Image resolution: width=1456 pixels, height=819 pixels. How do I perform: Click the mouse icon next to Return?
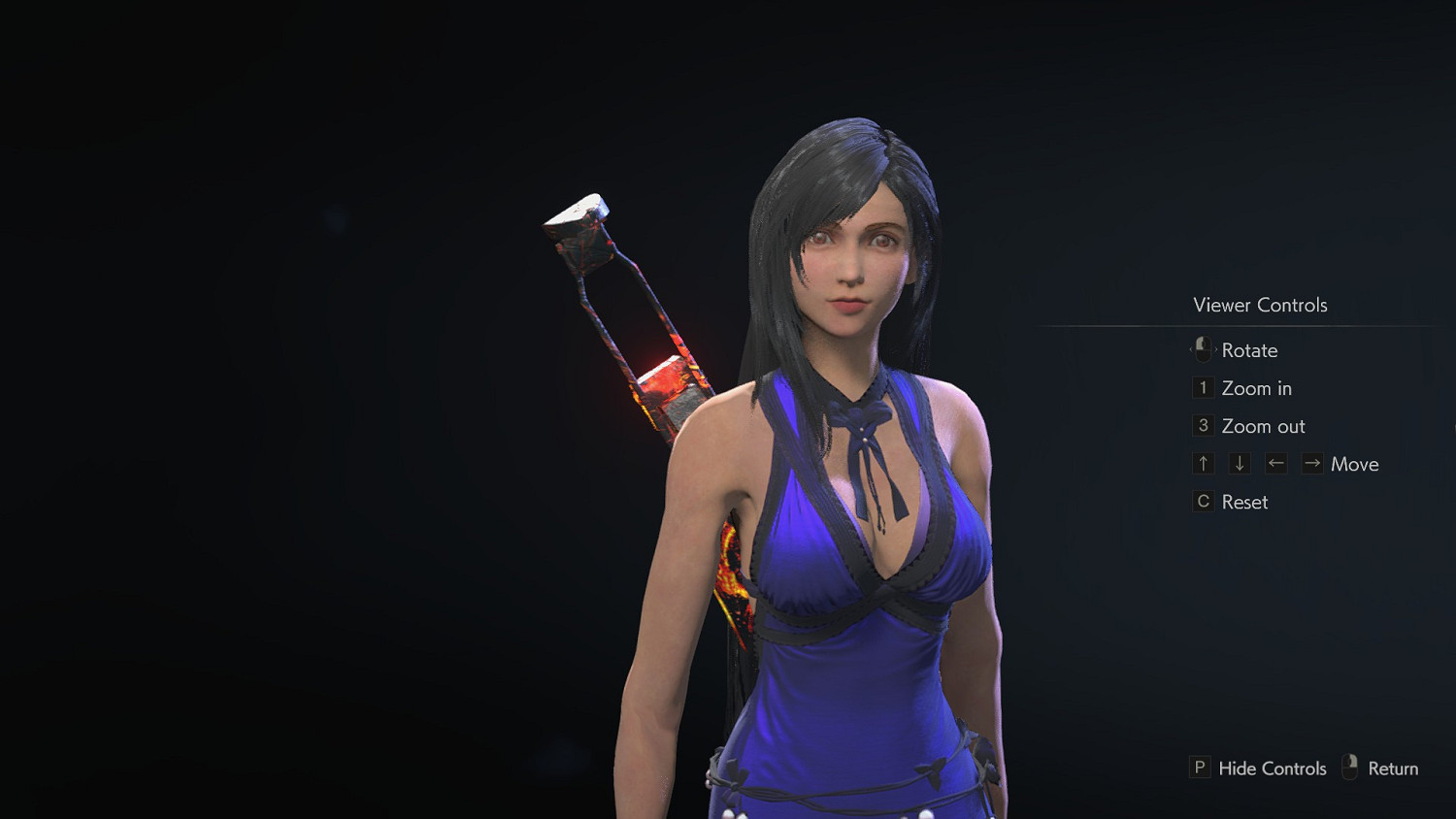click(1350, 767)
